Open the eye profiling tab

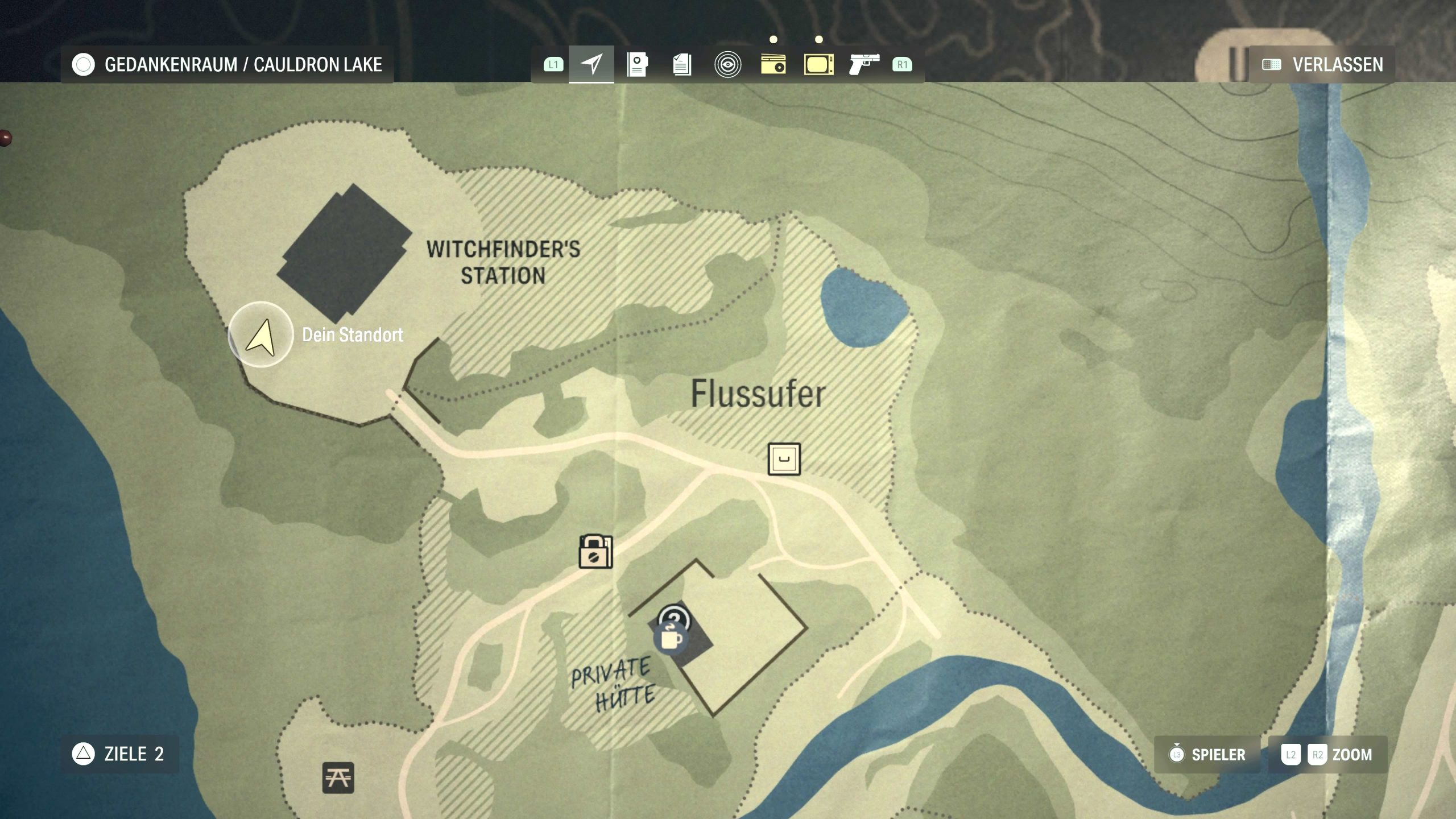click(x=727, y=64)
